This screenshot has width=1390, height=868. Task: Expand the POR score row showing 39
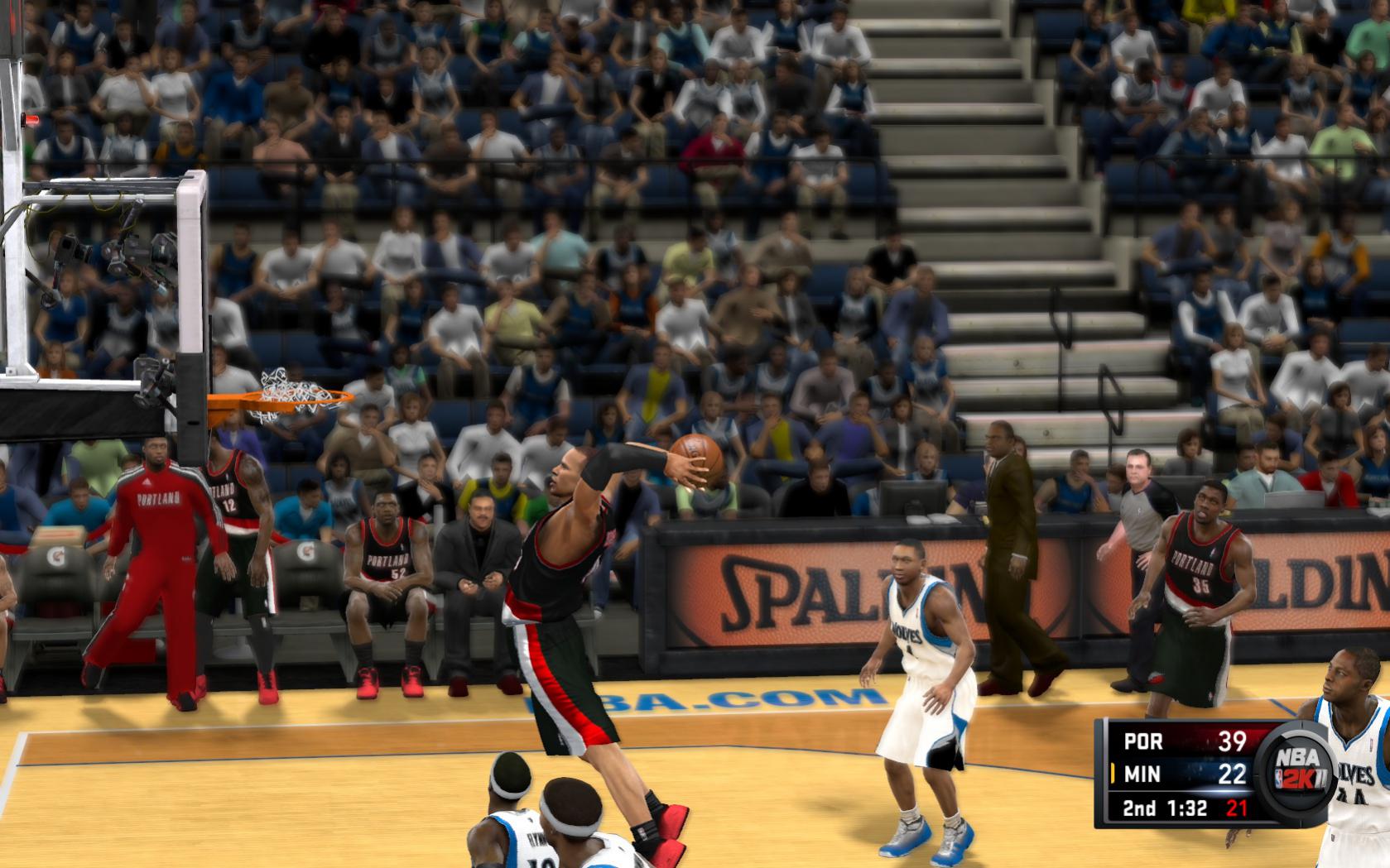pyautogui.click(x=1233, y=741)
